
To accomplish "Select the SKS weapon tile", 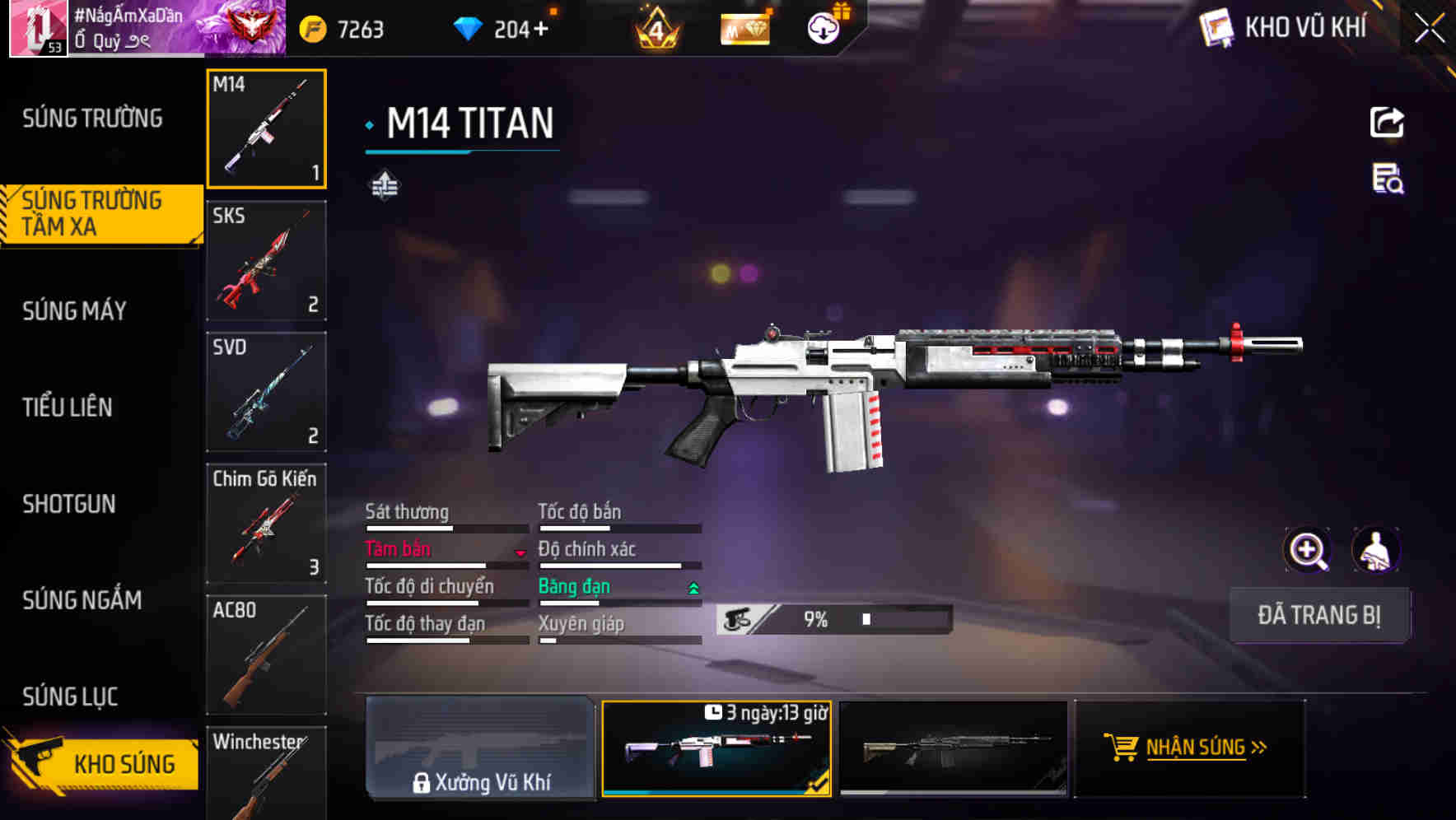I will click(266, 260).
